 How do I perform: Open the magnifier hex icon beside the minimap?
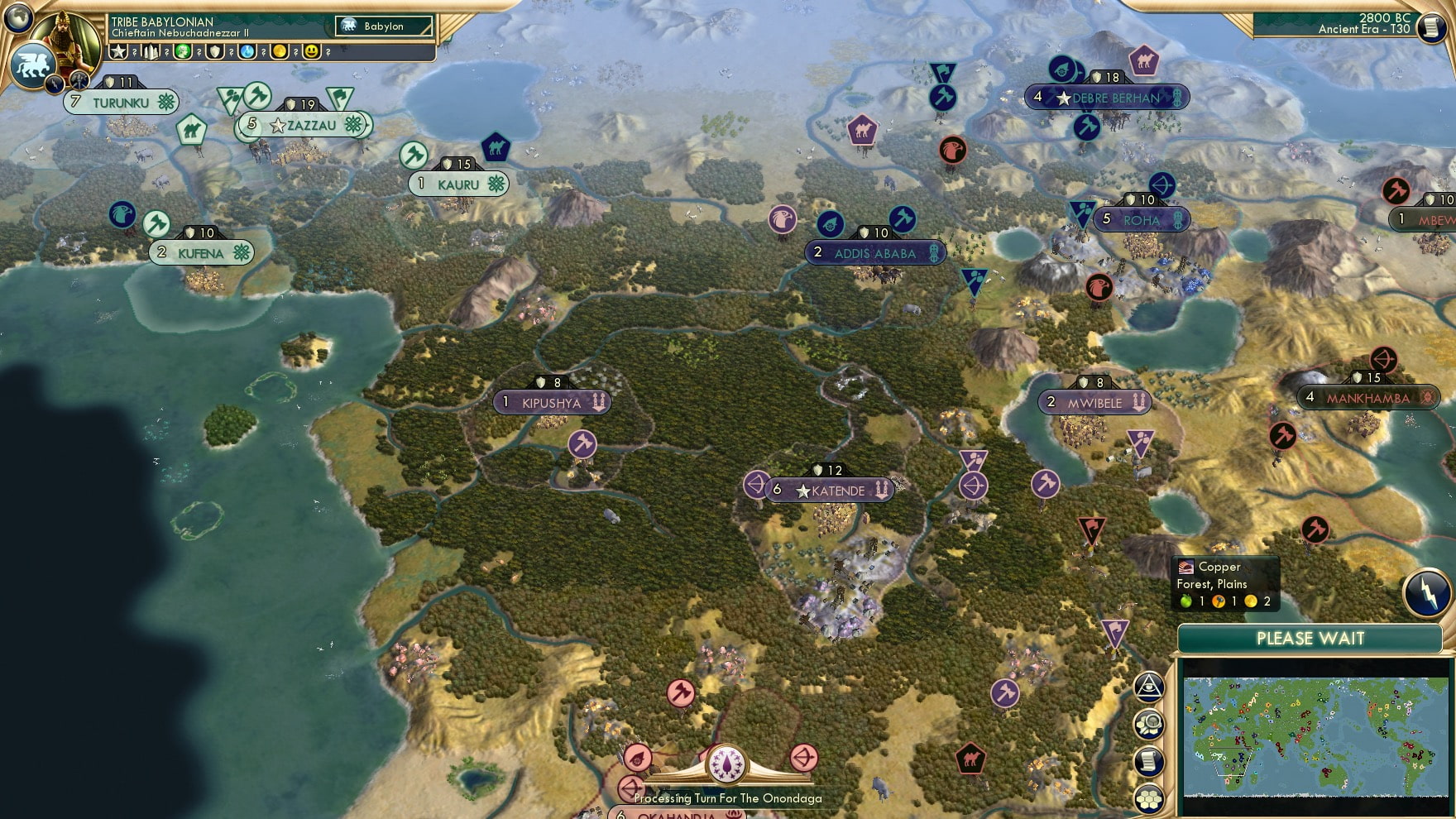click(1148, 725)
